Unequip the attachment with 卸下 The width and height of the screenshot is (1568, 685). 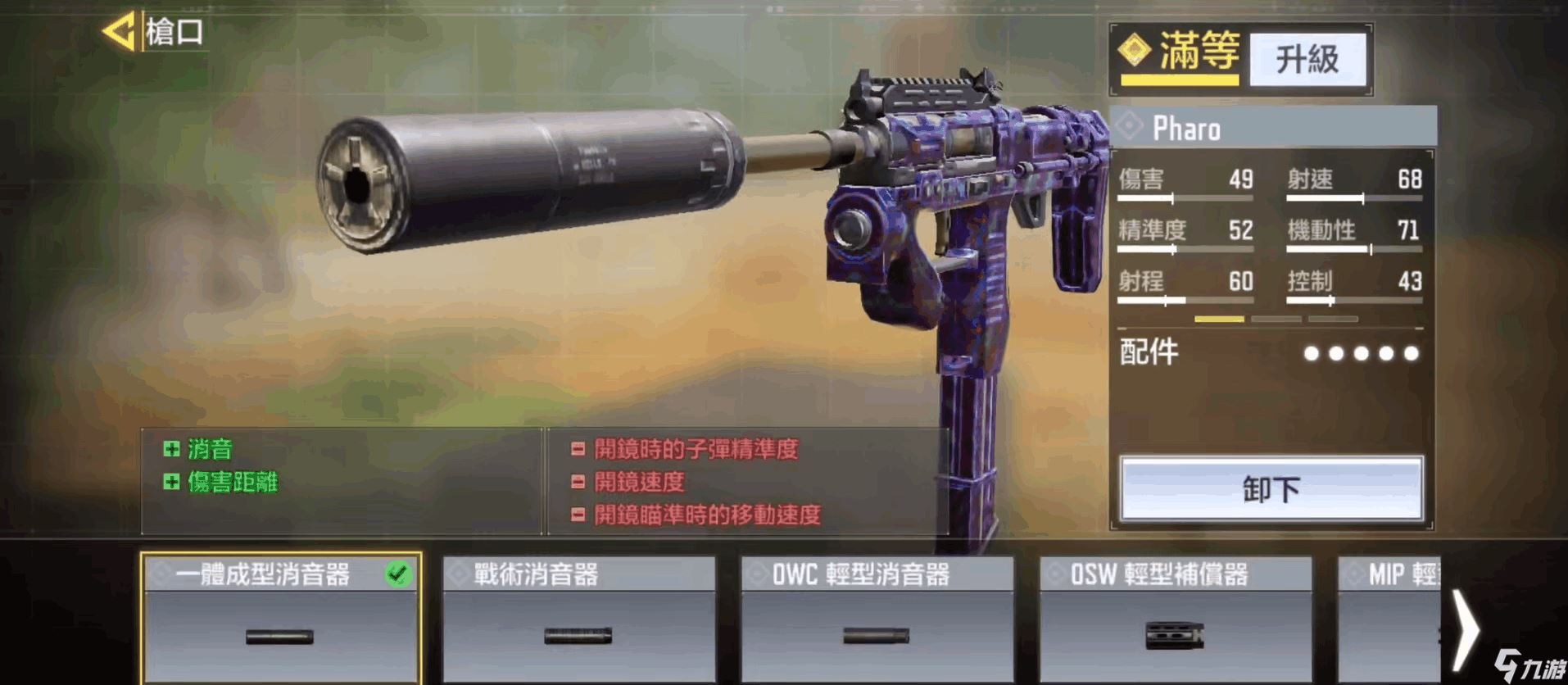tap(1271, 488)
